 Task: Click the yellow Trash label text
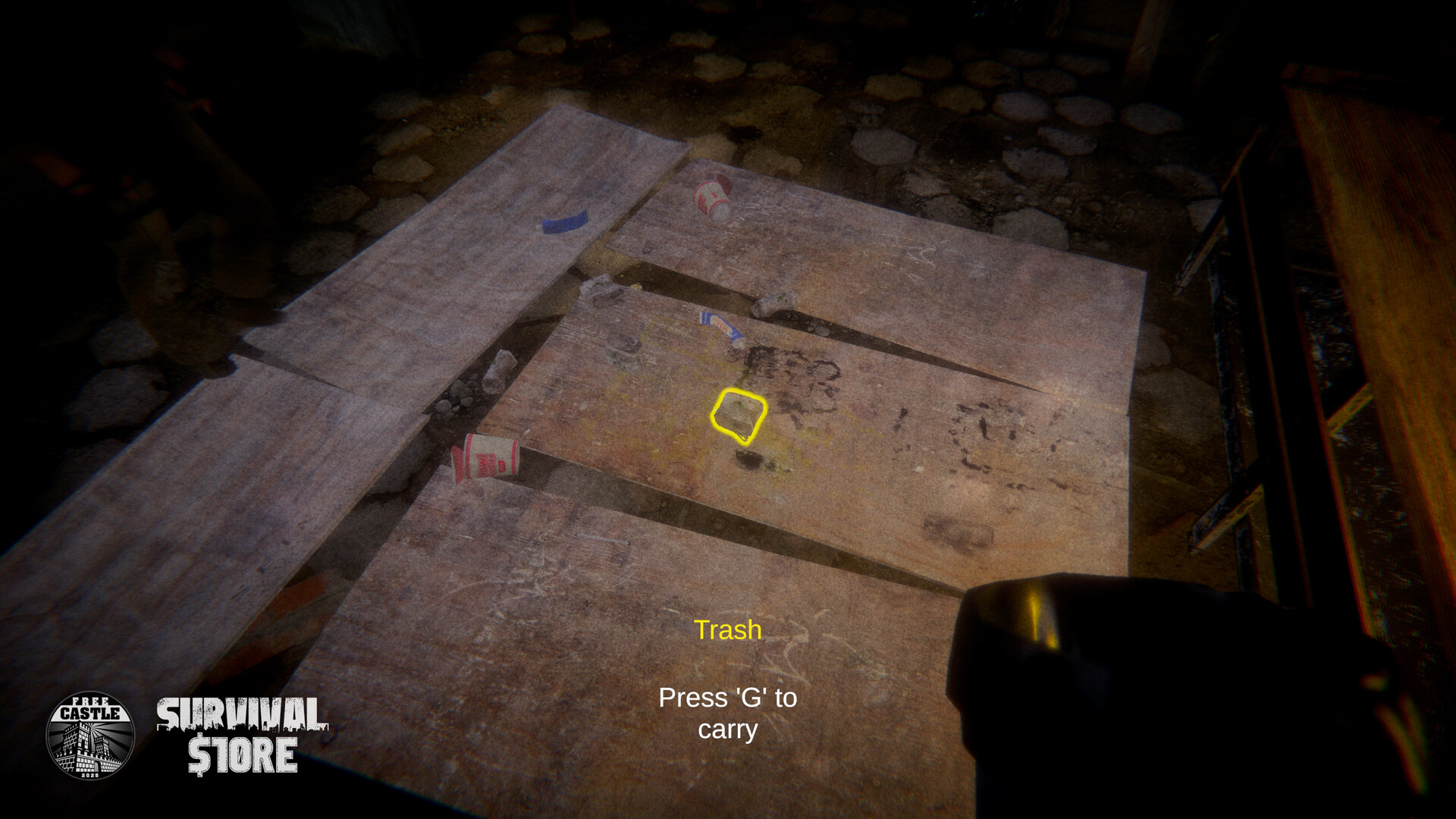click(727, 629)
